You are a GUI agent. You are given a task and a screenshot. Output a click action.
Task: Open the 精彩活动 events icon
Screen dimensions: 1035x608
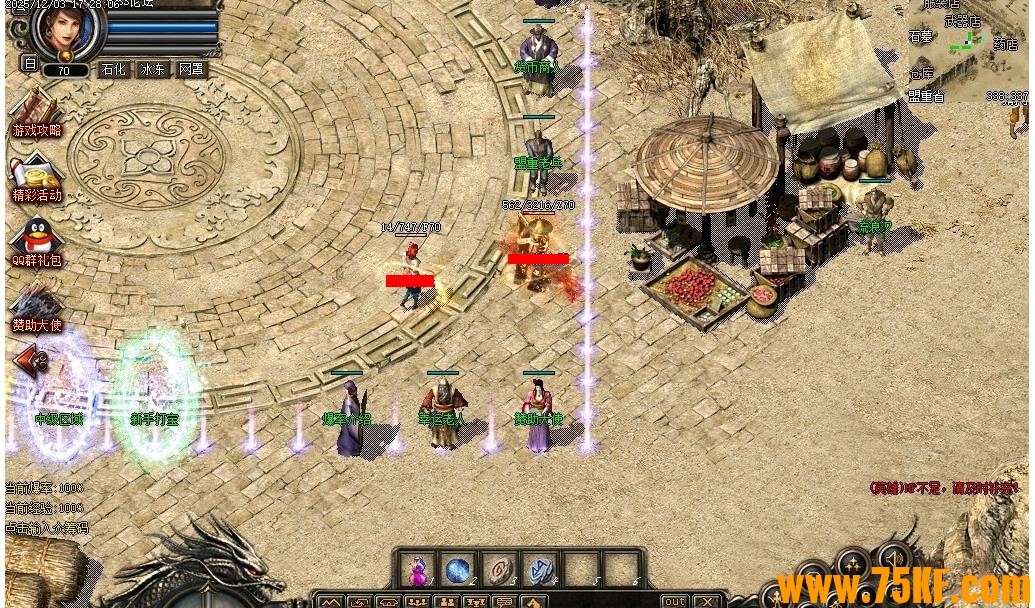[x=36, y=178]
